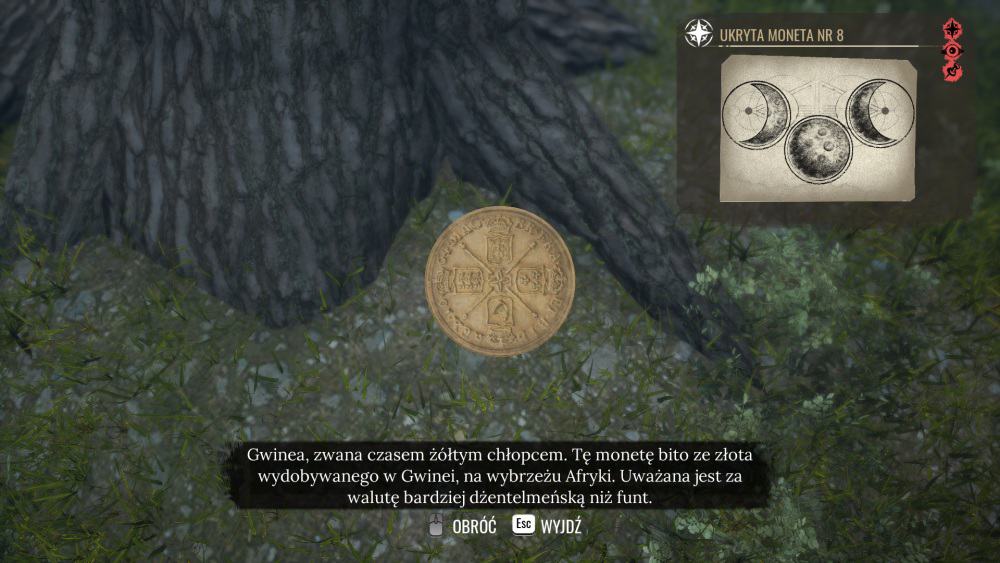Click the Obróć rotate label

[x=474, y=526]
